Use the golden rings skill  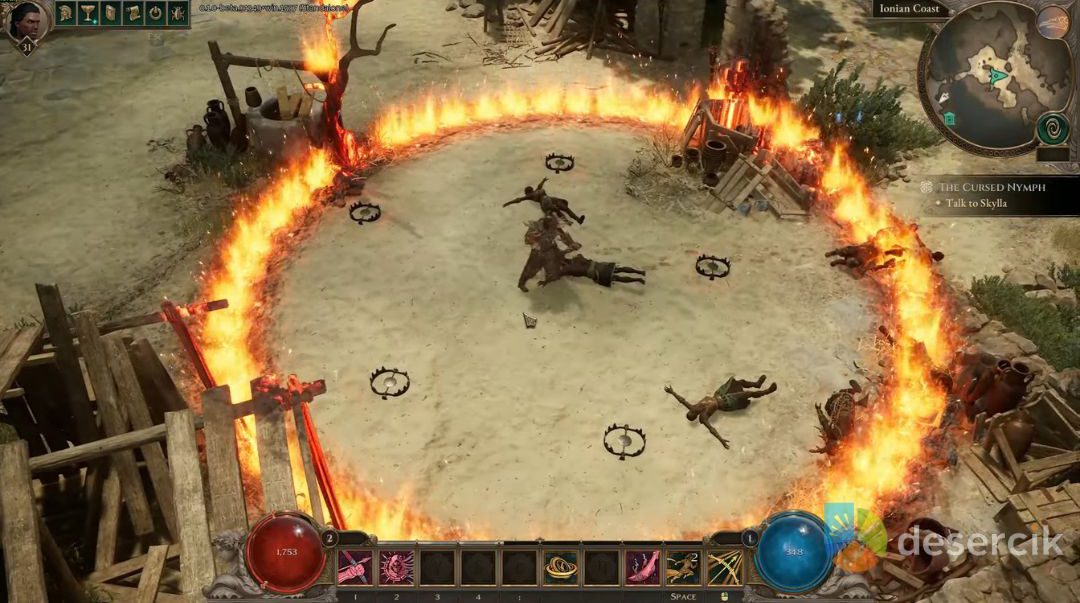tap(560, 567)
